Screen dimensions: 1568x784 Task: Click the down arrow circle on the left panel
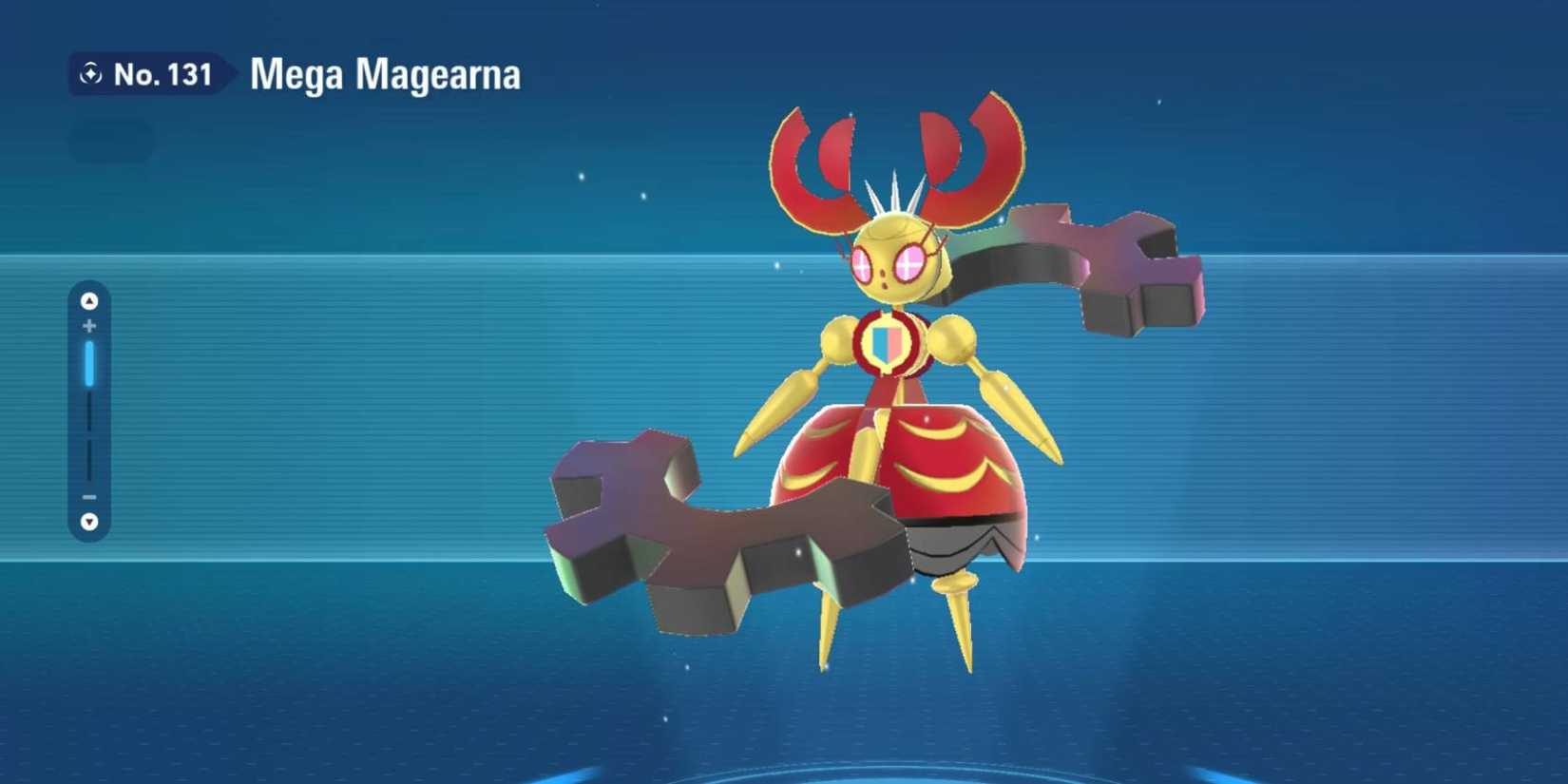coord(88,521)
